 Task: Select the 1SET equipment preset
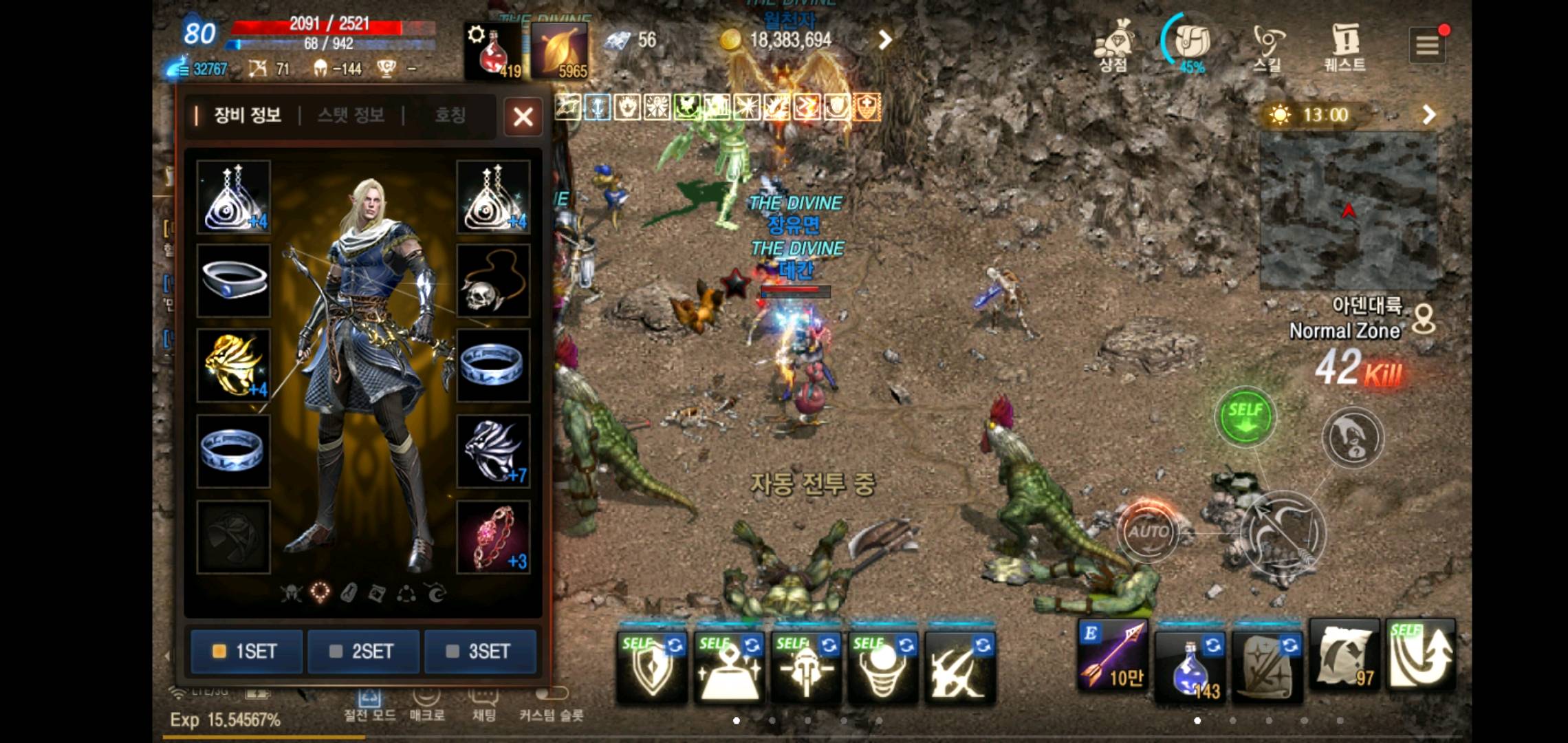click(246, 651)
